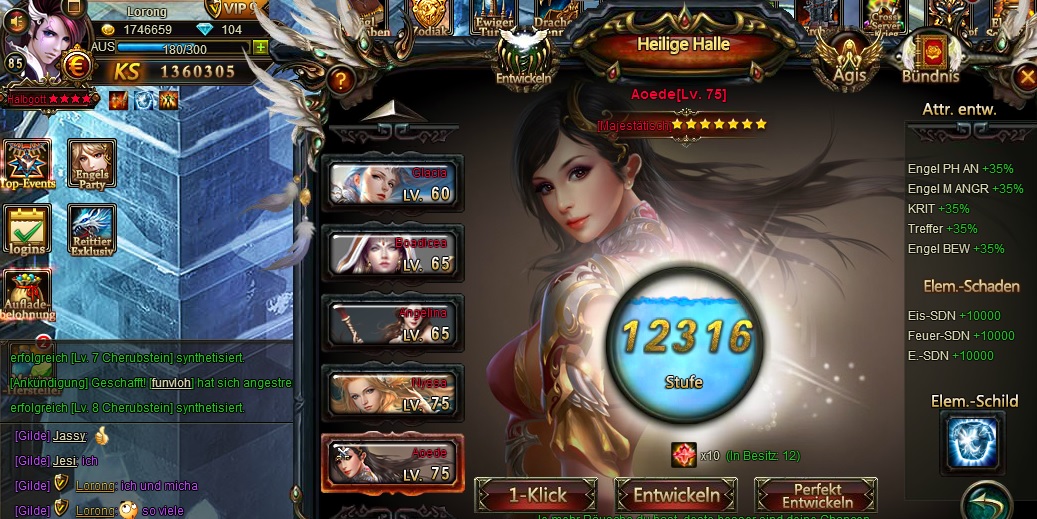Select angel Aoede Lv. 75
The width and height of the screenshot is (1037, 519).
pyautogui.click(x=393, y=464)
